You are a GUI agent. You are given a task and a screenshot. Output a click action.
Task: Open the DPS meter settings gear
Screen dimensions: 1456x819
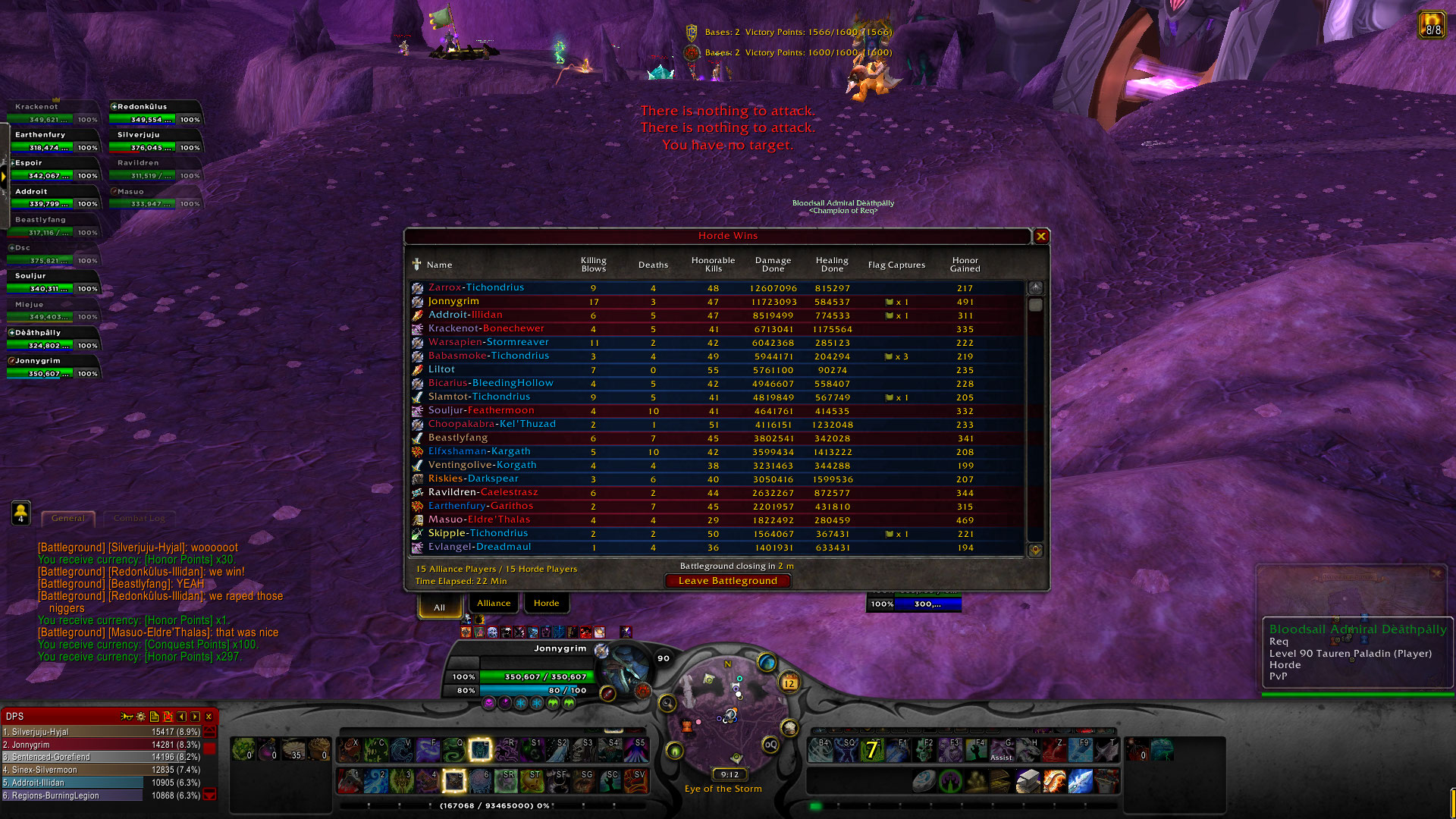tap(140, 716)
